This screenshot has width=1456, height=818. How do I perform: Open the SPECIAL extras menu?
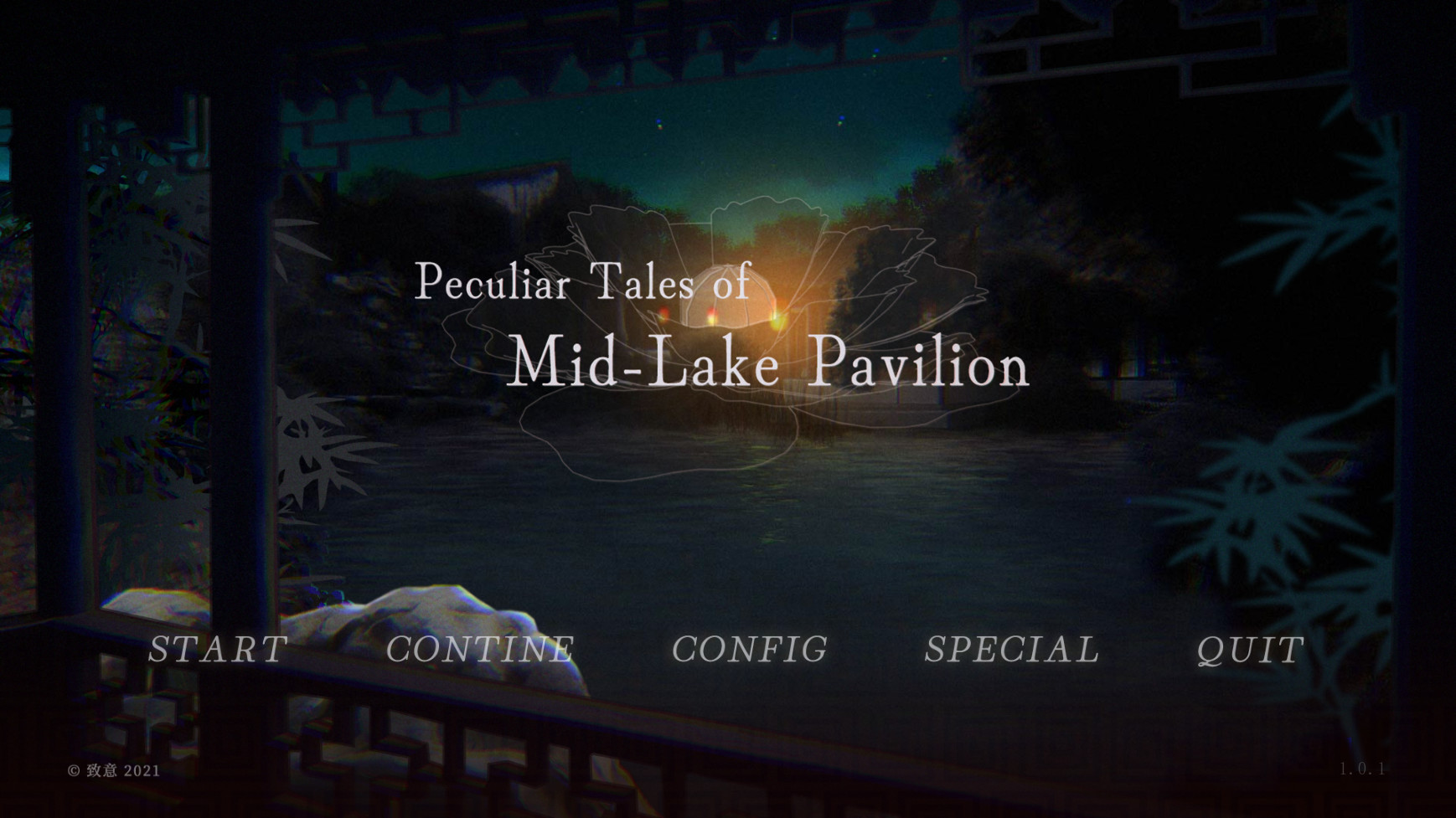pos(1012,649)
